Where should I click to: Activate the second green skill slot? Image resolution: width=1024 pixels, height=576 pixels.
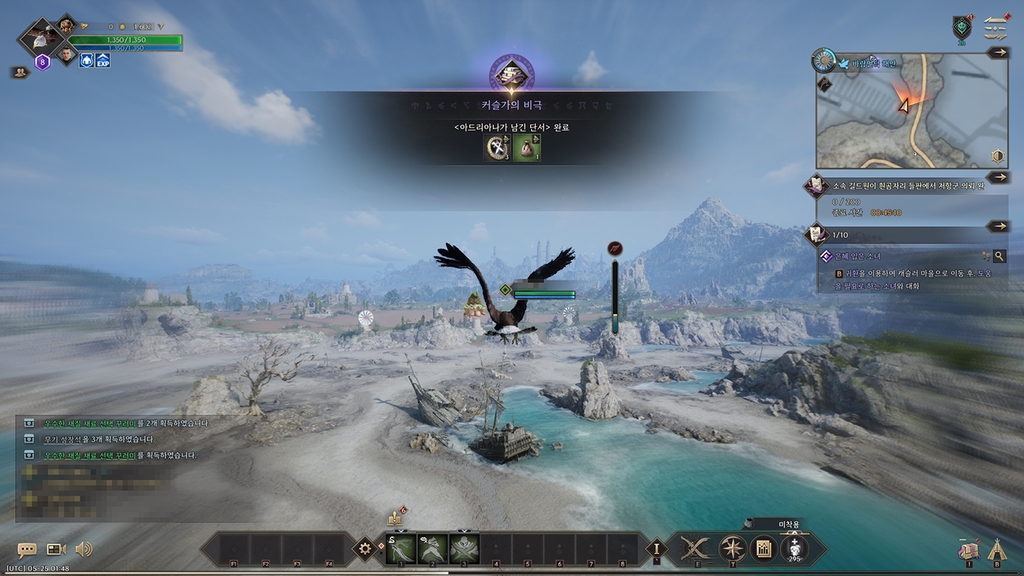tap(433, 548)
